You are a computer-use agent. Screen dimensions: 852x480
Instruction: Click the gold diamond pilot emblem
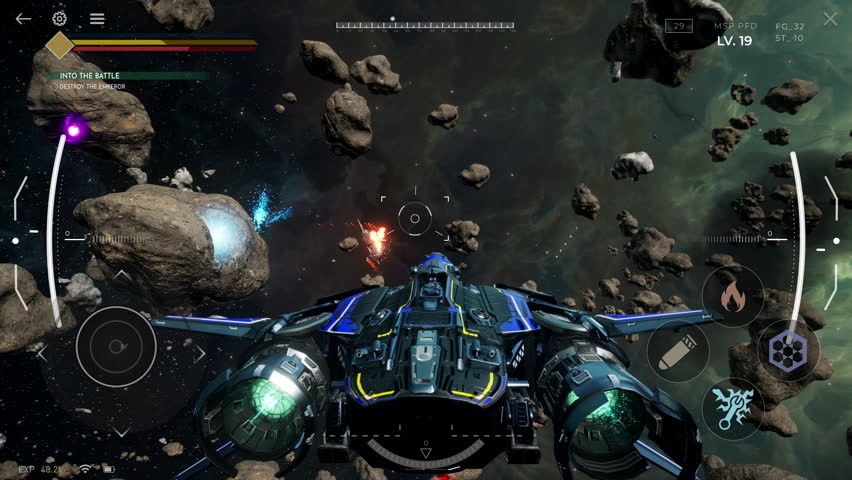60,45
